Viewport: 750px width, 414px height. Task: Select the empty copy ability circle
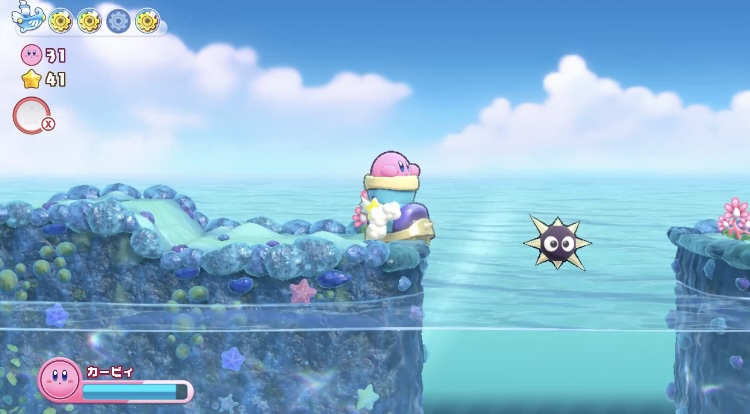(30, 115)
